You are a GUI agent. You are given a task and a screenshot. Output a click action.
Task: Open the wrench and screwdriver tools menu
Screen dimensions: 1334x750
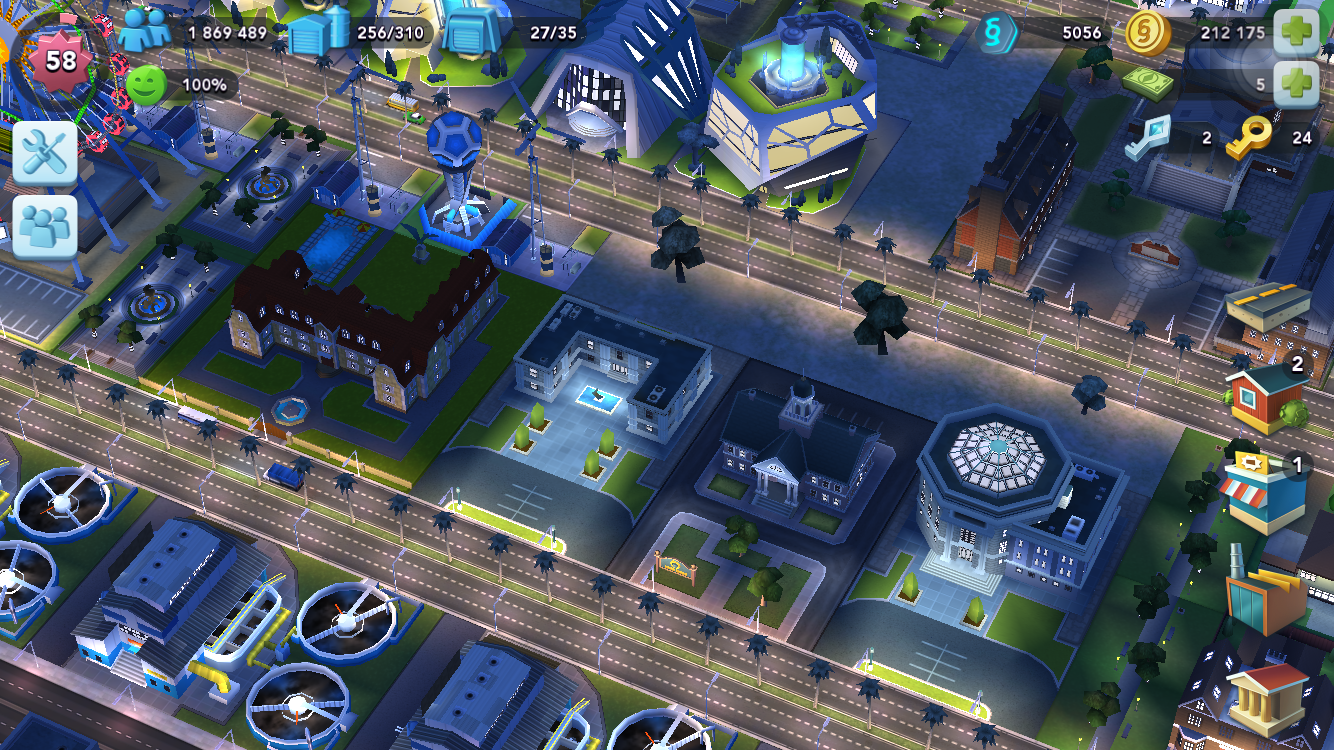[45, 152]
